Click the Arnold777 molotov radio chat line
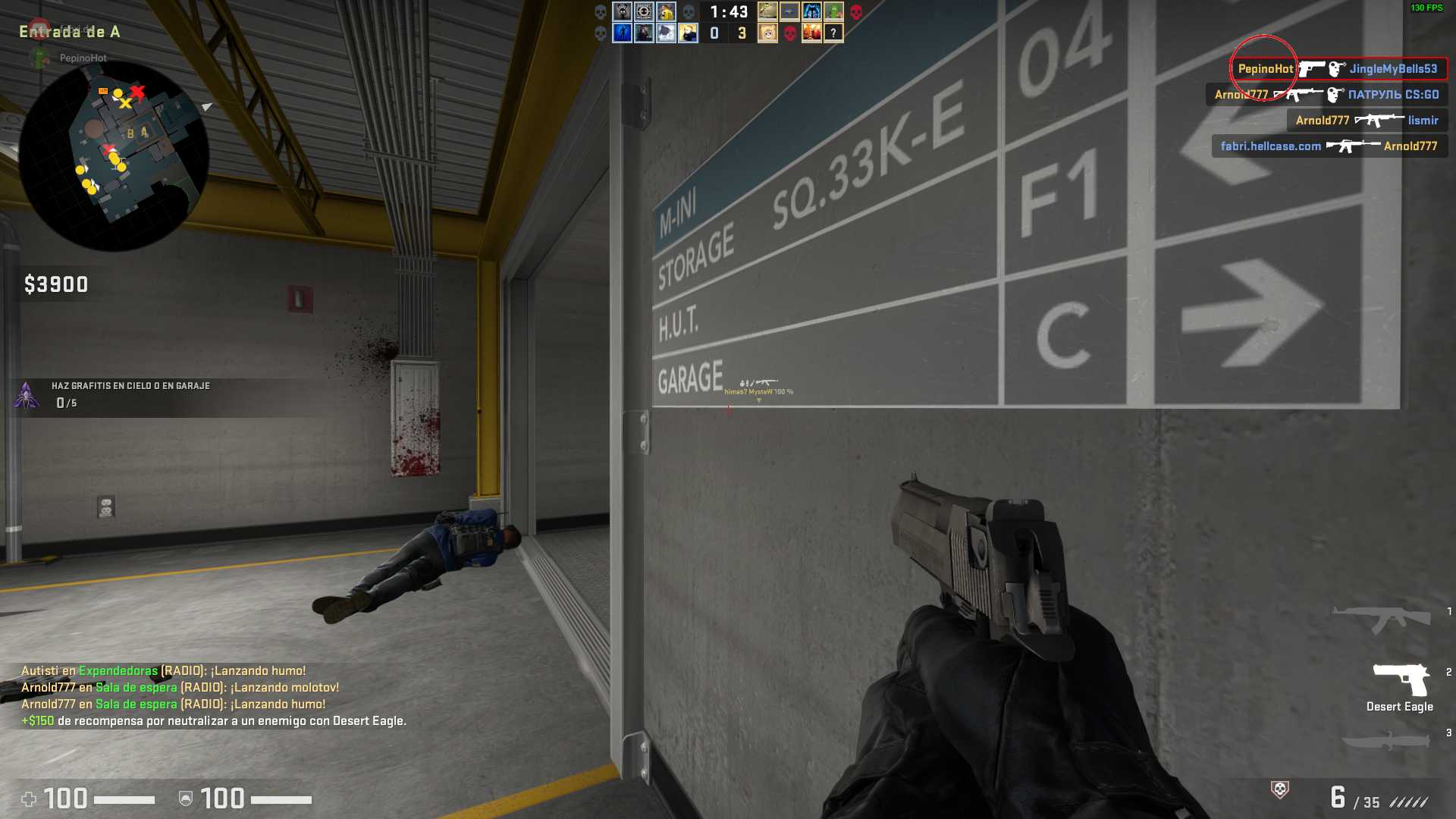 (x=180, y=688)
